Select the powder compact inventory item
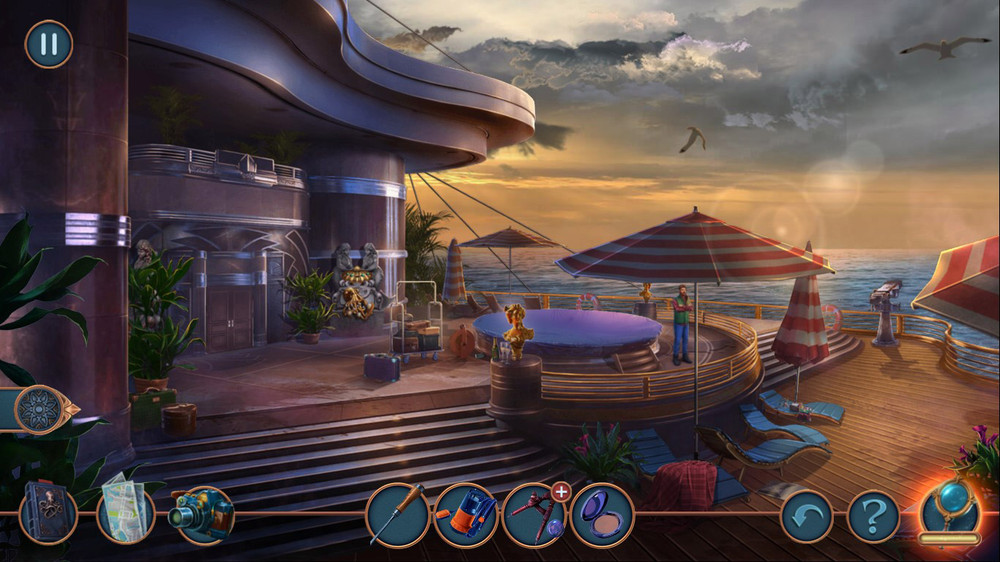Screen dimensions: 1000x562 pyautogui.click(x=601, y=515)
